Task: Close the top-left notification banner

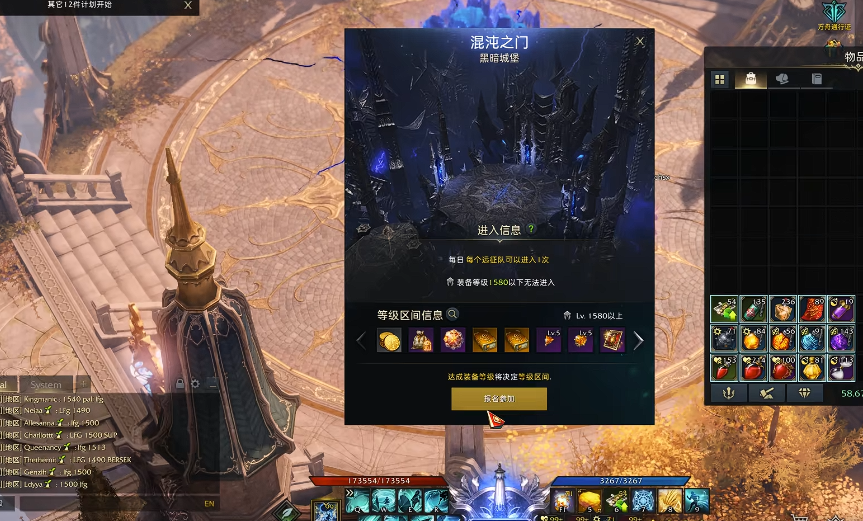Action: coord(188,5)
